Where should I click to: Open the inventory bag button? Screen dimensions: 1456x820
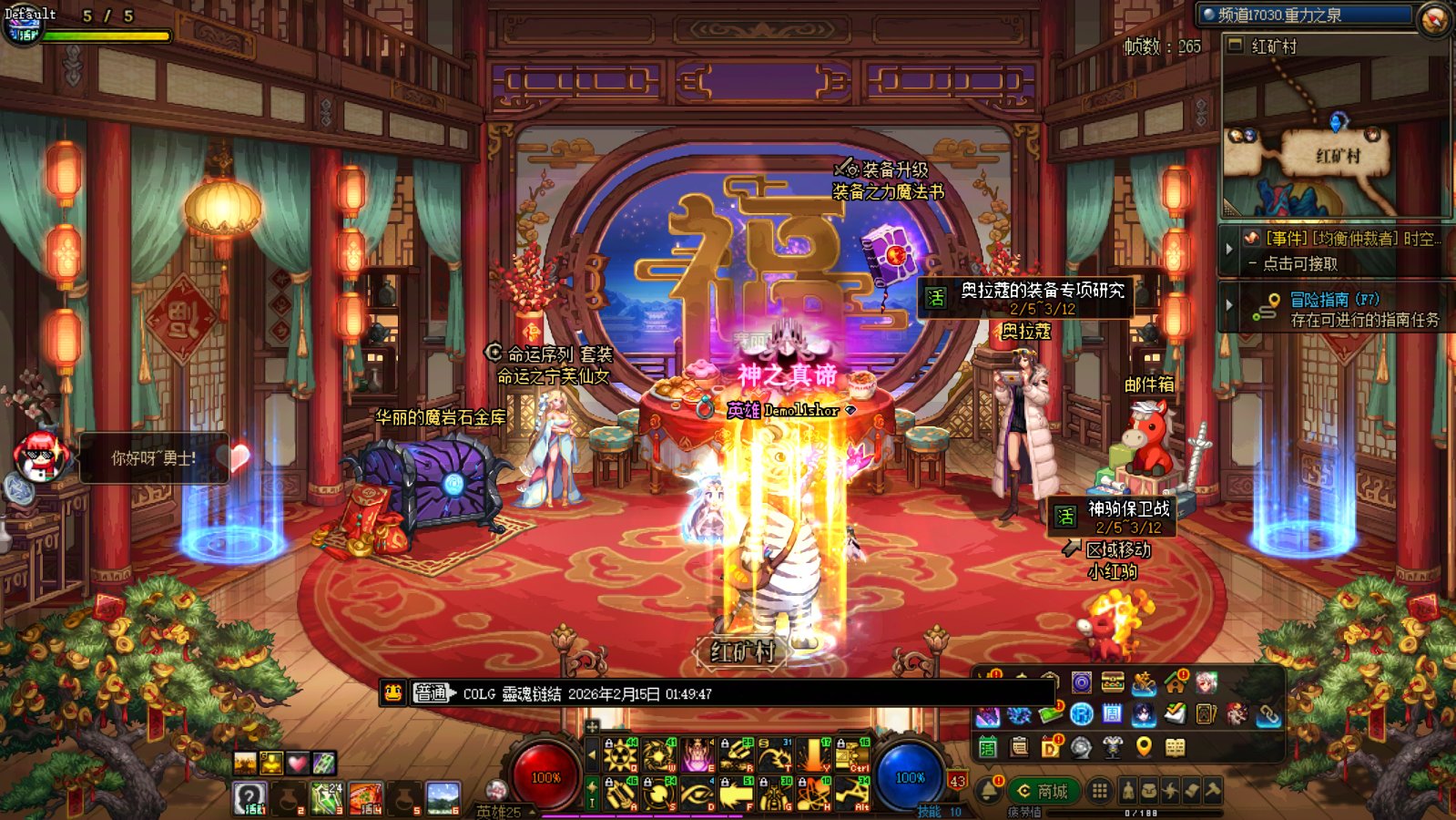pos(1149,791)
